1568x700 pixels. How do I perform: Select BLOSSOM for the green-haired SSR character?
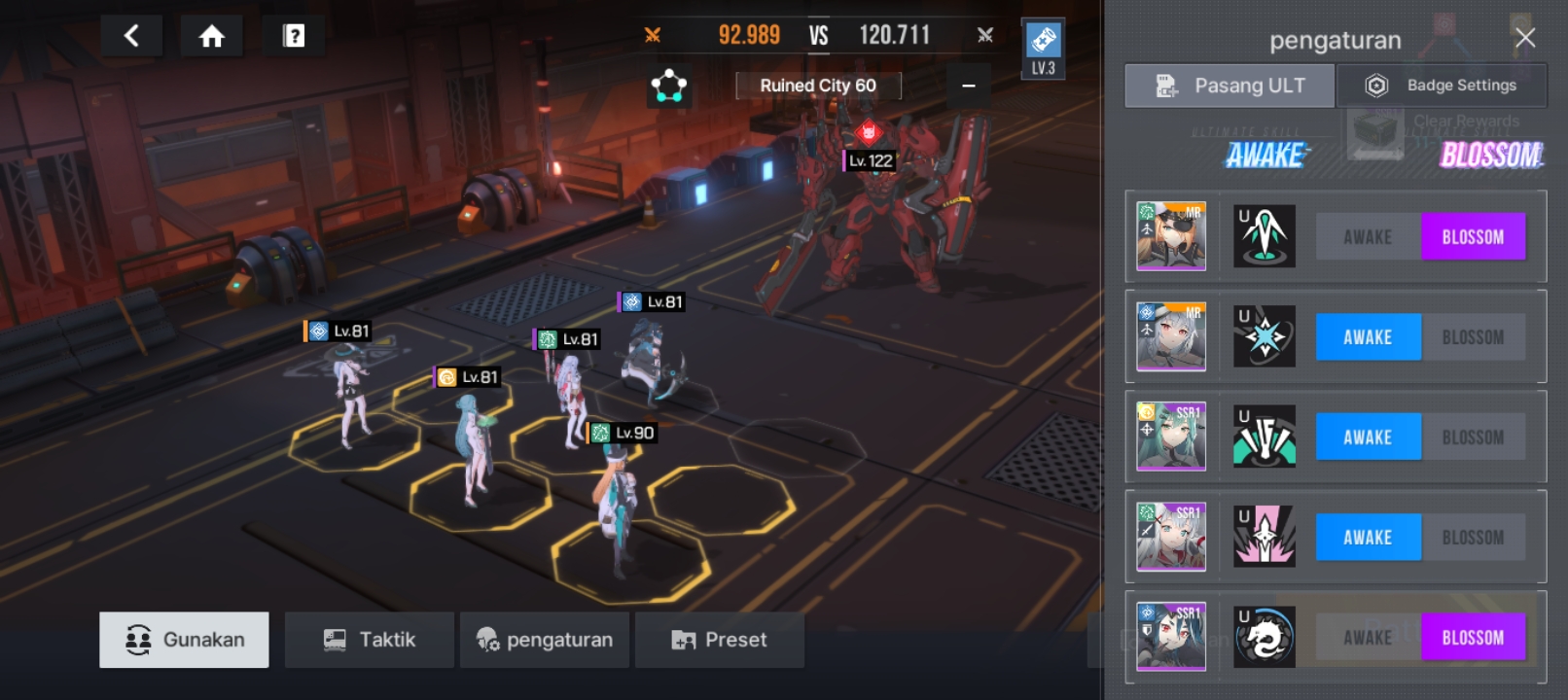click(x=1473, y=437)
